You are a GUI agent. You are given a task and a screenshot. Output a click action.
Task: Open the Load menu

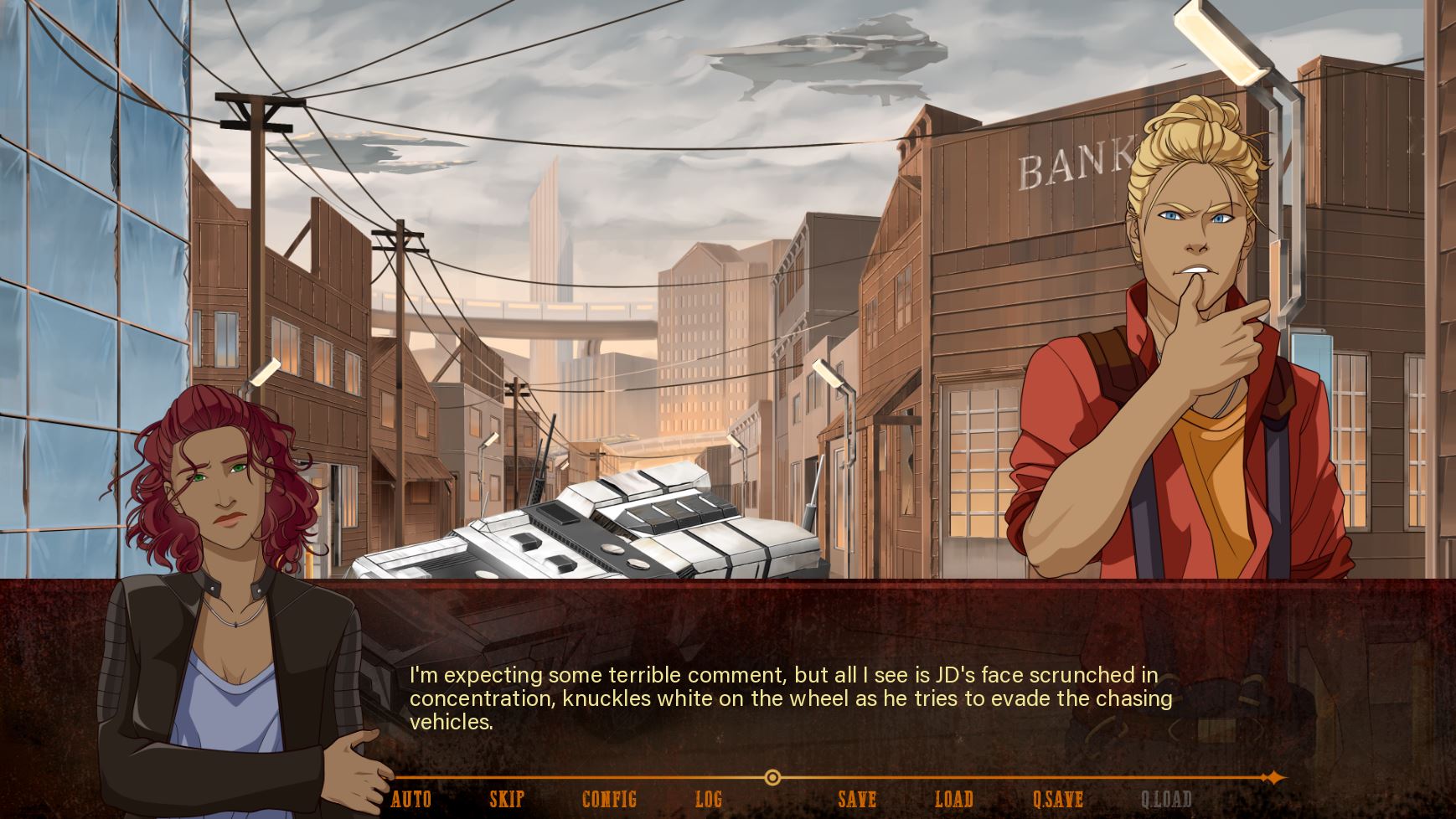pos(954,799)
